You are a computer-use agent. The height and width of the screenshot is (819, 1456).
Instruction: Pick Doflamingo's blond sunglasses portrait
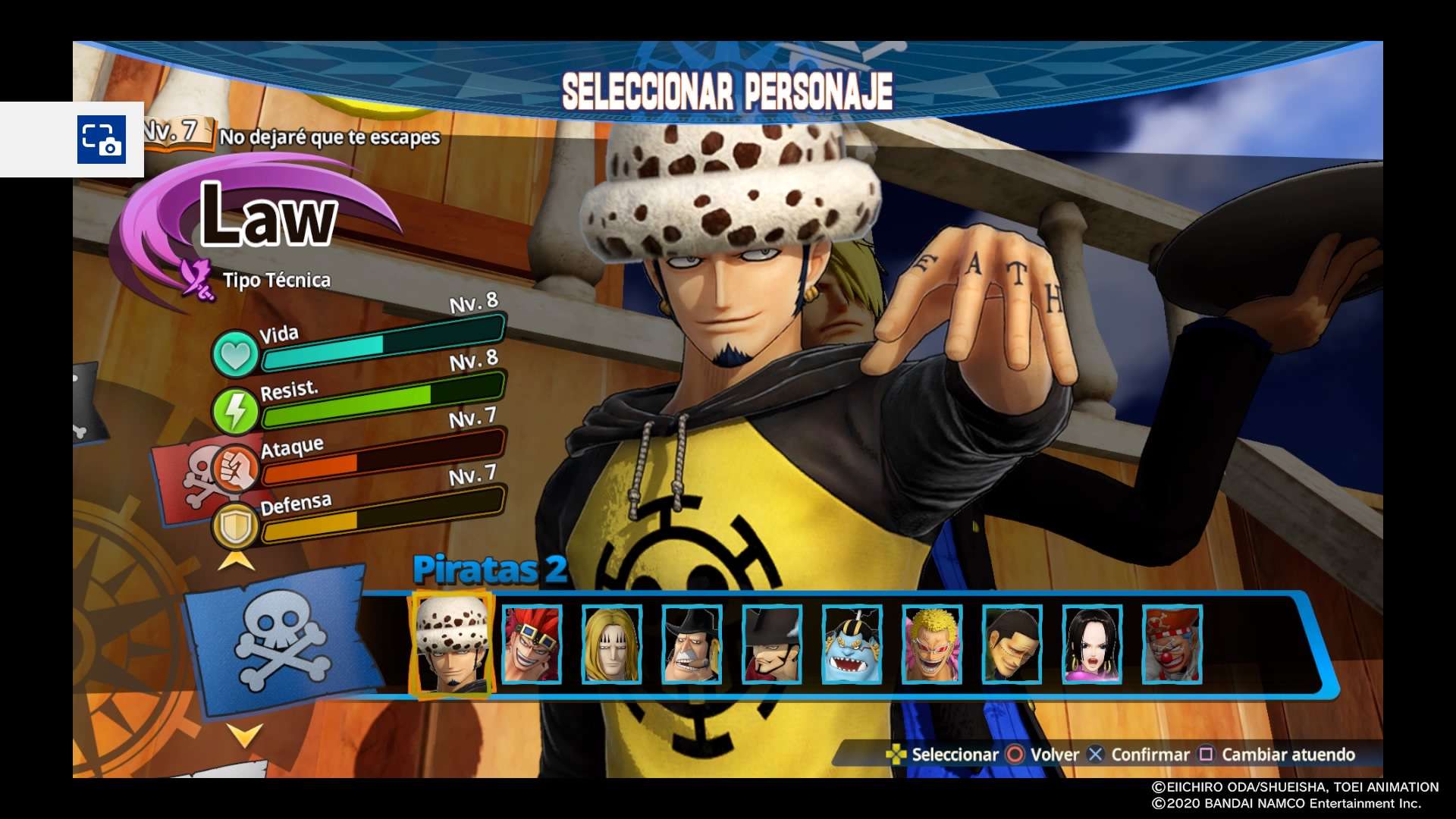(932, 645)
